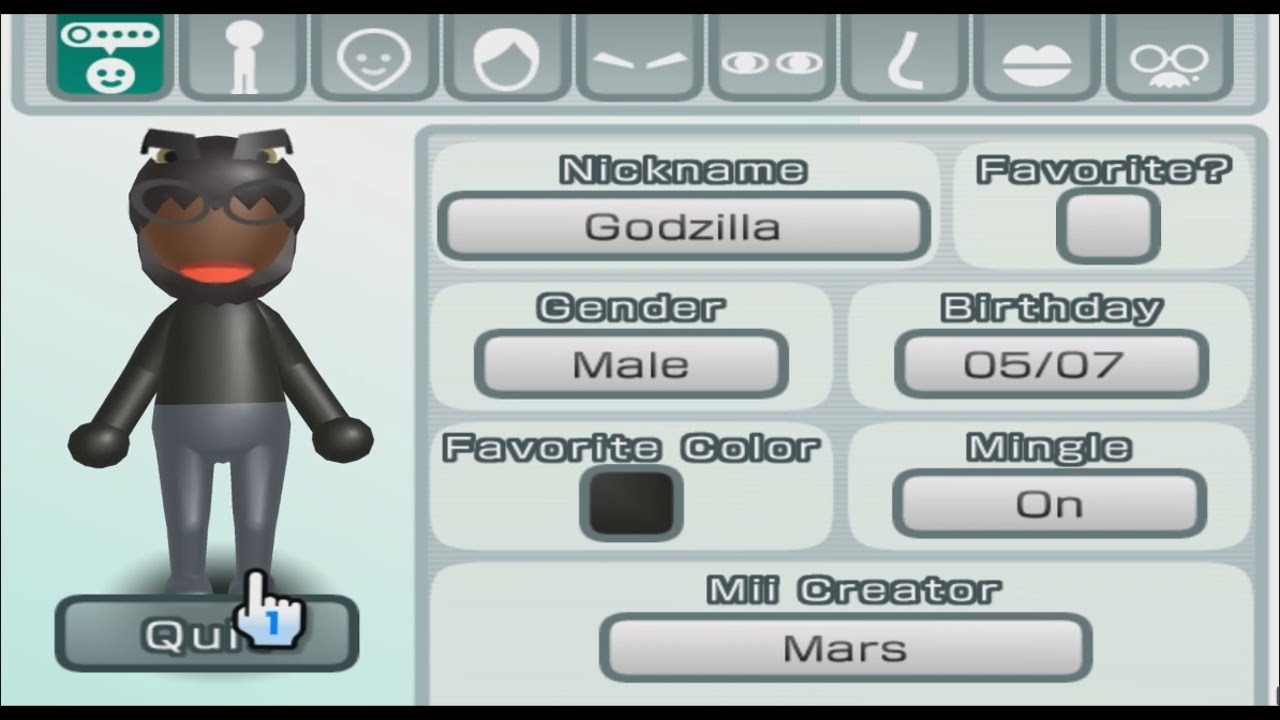
Task: Open the Birthday field showing 05/07
Action: coord(1050,363)
